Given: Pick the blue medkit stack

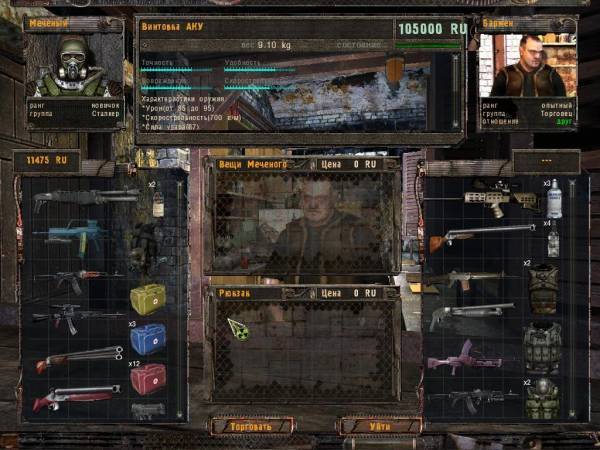Looking at the screenshot, I should (x=148, y=338).
